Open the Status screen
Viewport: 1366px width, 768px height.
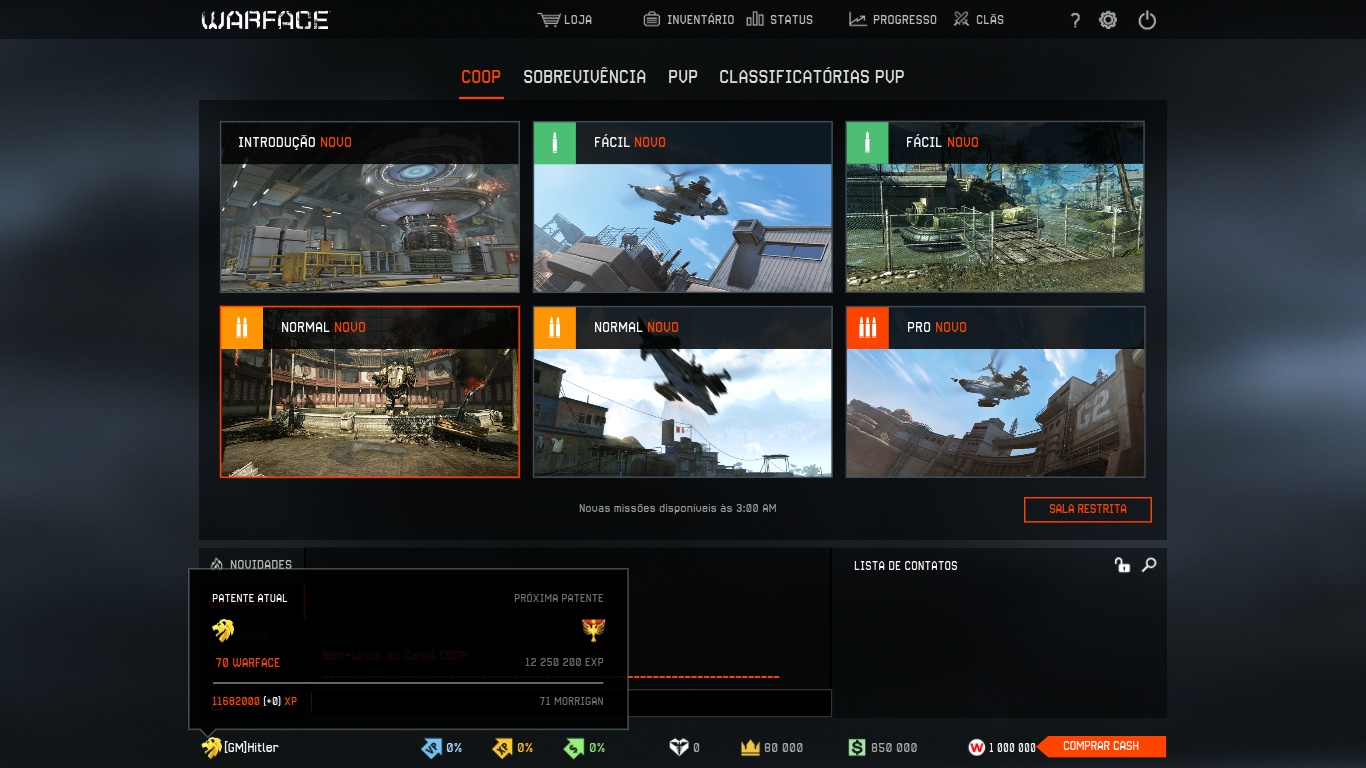coord(780,20)
